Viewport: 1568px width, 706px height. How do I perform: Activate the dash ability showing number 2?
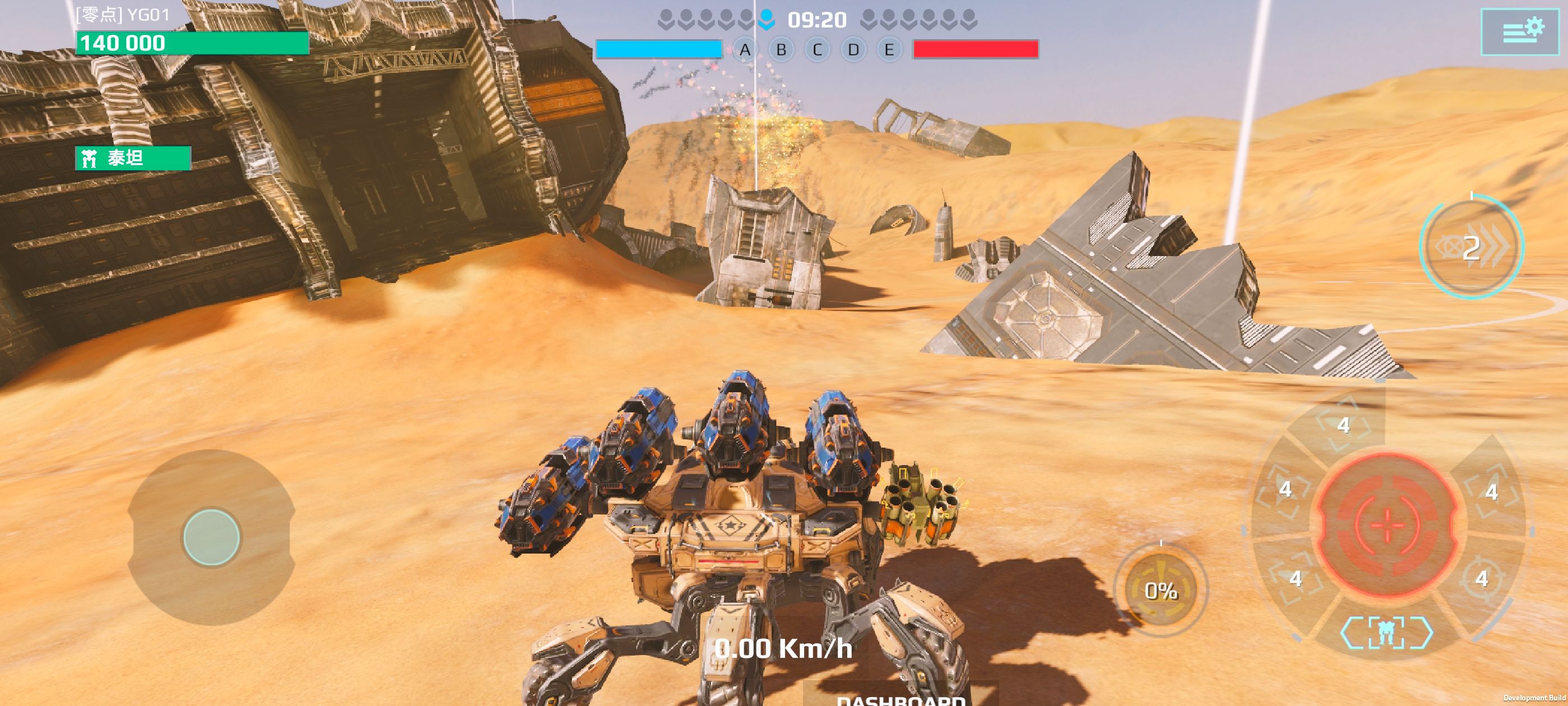point(1471,247)
